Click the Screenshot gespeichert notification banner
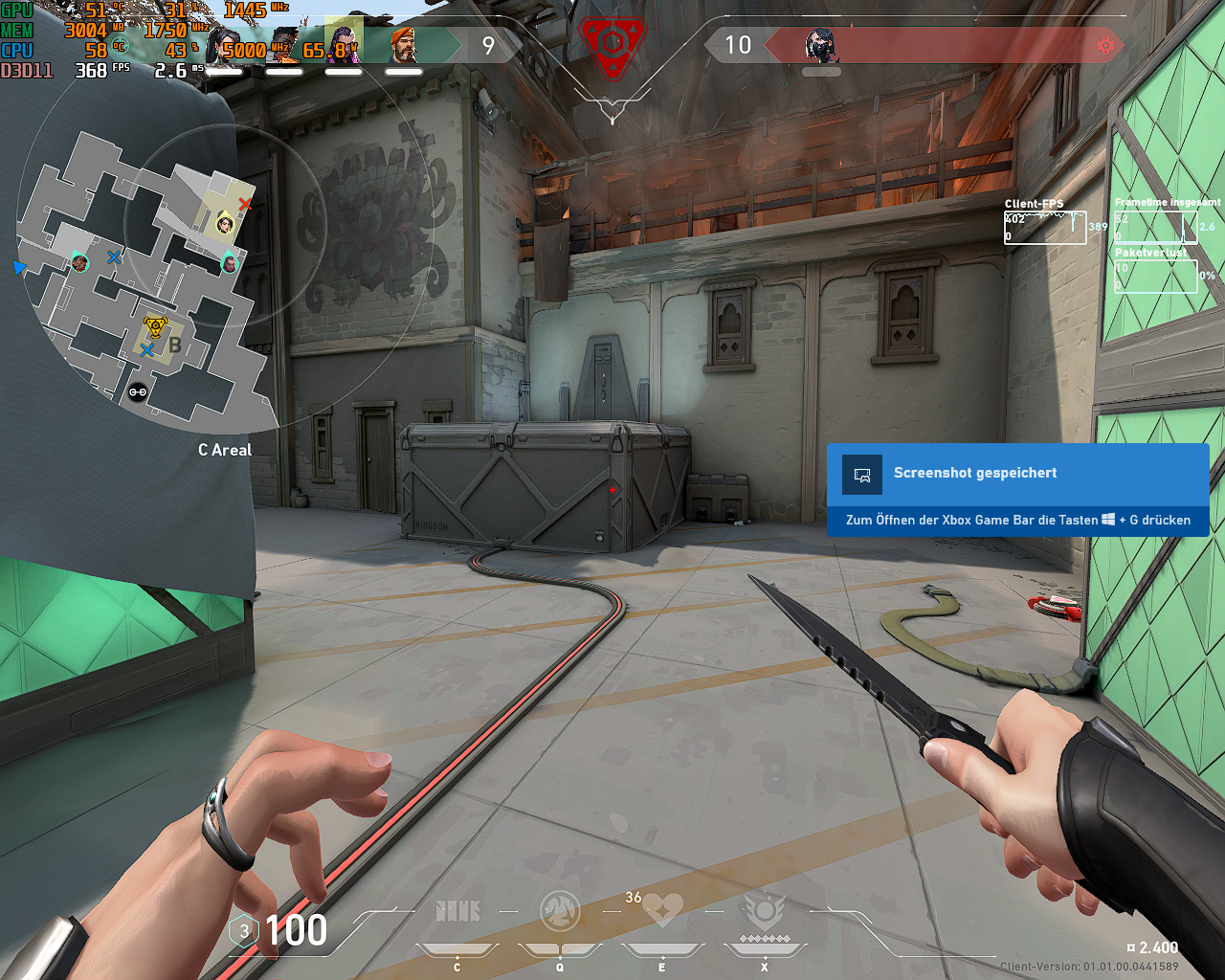The image size is (1225, 980). 975,473
